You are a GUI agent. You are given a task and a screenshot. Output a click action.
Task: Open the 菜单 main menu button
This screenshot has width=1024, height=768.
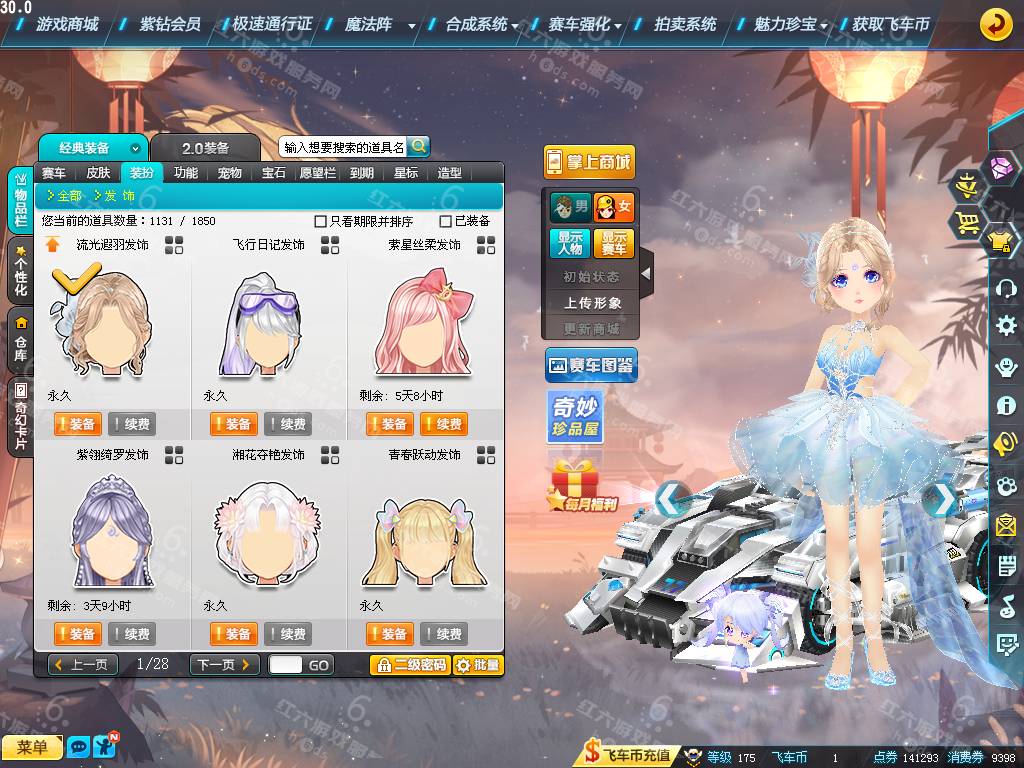click(32, 747)
